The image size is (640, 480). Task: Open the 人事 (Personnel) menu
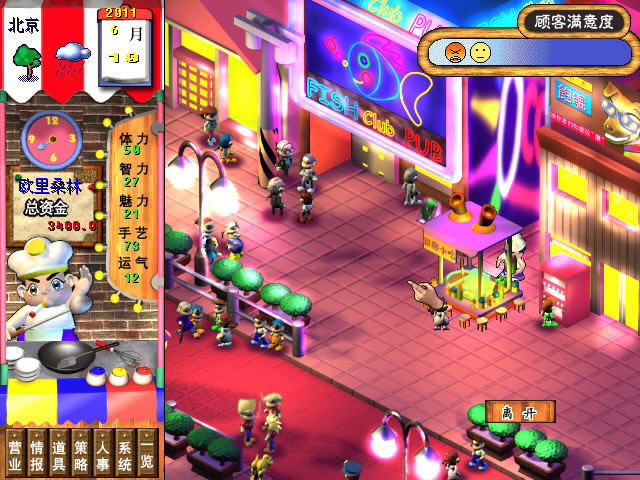103,454
